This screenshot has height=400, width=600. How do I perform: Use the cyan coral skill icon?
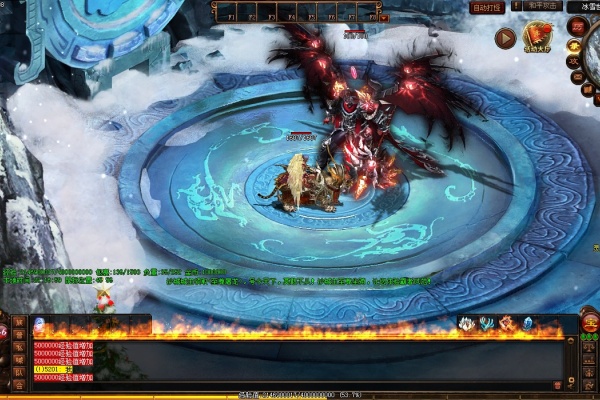(485, 323)
